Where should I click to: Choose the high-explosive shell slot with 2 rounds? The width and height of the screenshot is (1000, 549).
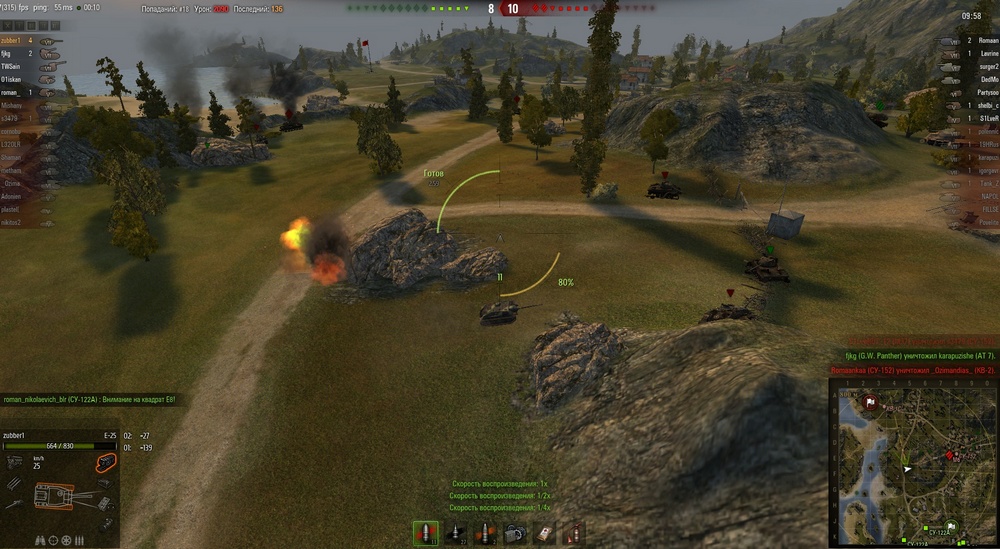tap(485, 533)
